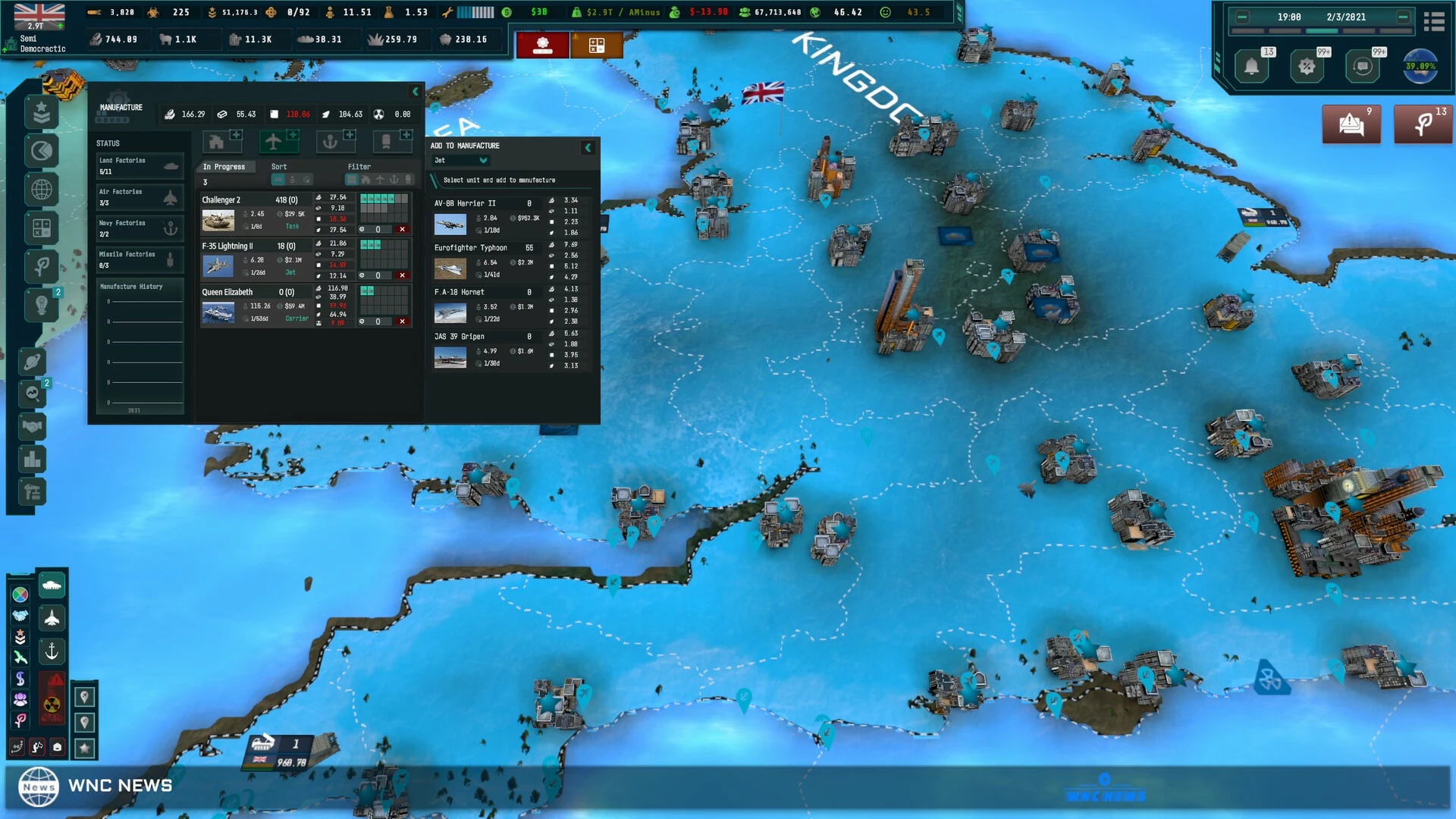Image resolution: width=1456 pixels, height=819 pixels.
Task: Open the list menu icon by the date
Action: [1433, 22]
